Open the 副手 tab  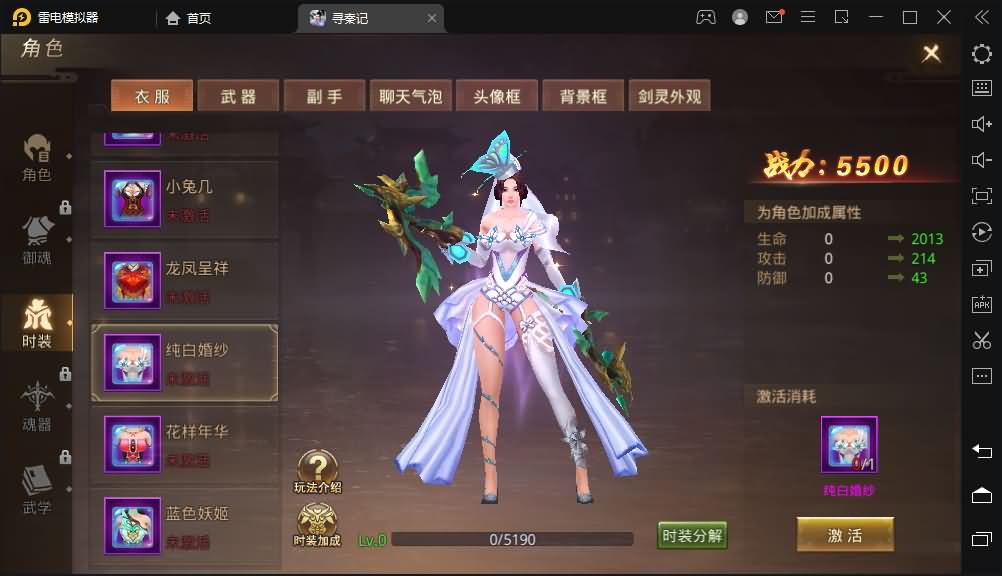pos(324,96)
